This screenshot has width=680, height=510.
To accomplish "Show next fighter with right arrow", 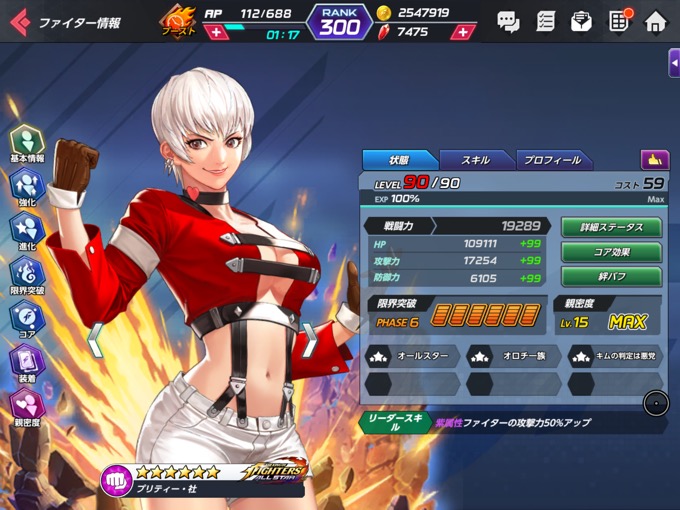I will tap(311, 339).
